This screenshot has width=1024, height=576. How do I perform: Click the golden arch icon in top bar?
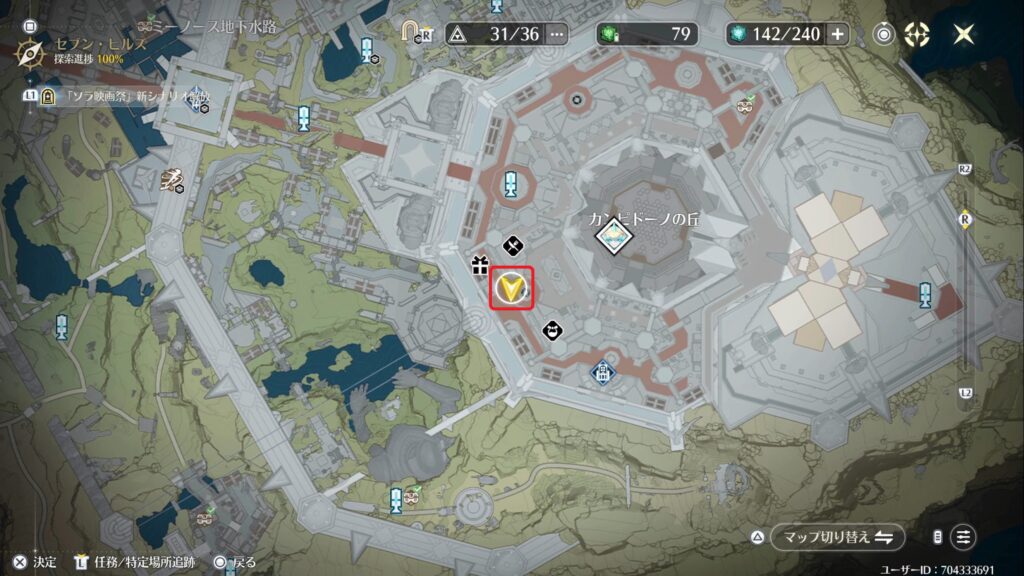tap(412, 31)
